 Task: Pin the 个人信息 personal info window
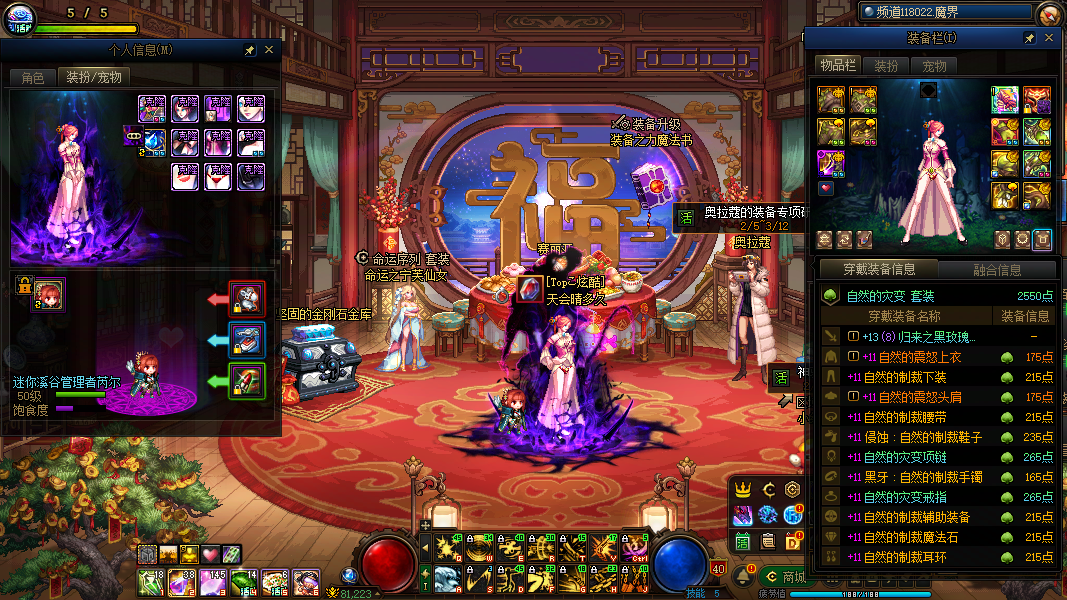[249, 49]
